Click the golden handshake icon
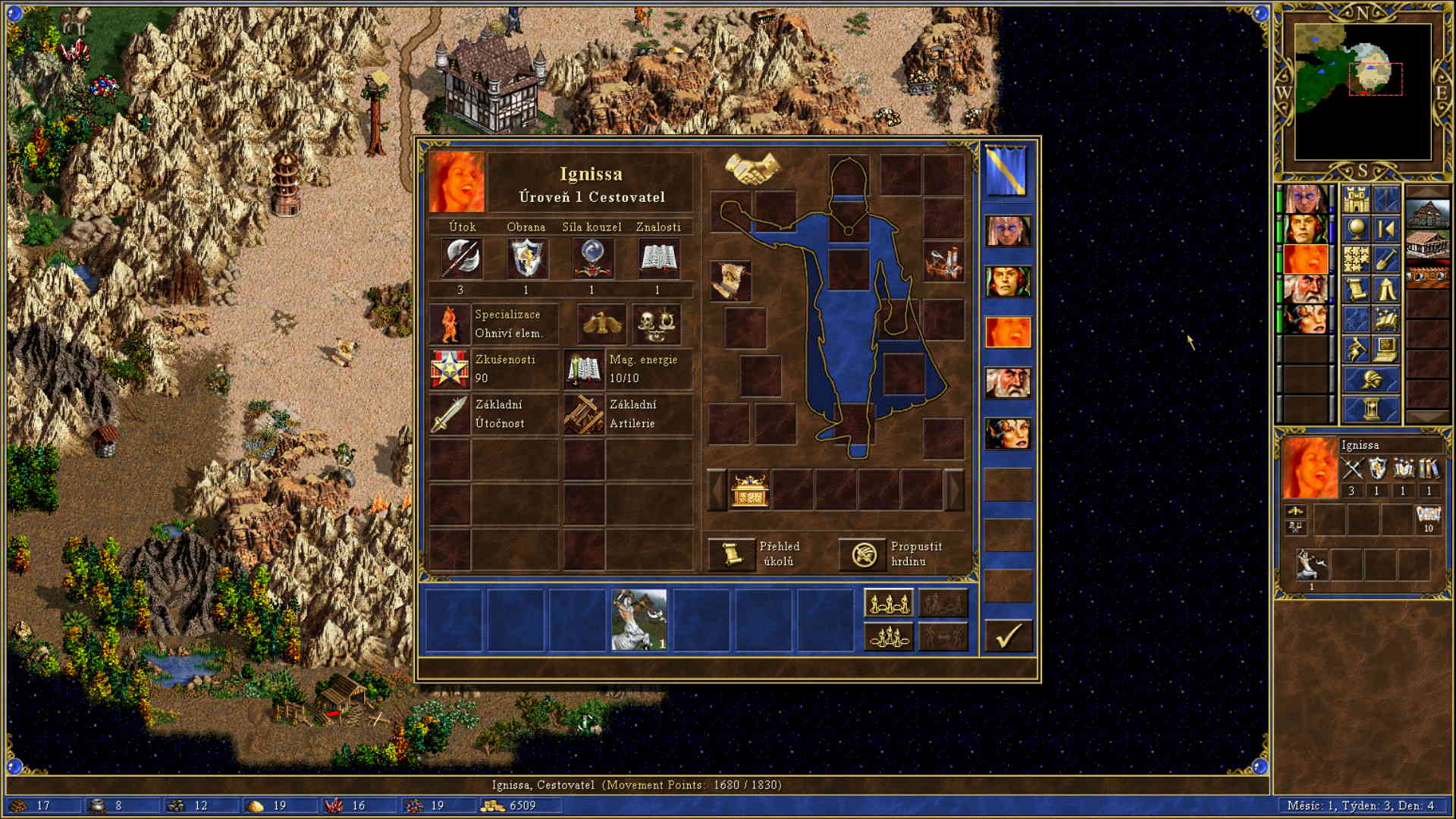 pos(752,168)
